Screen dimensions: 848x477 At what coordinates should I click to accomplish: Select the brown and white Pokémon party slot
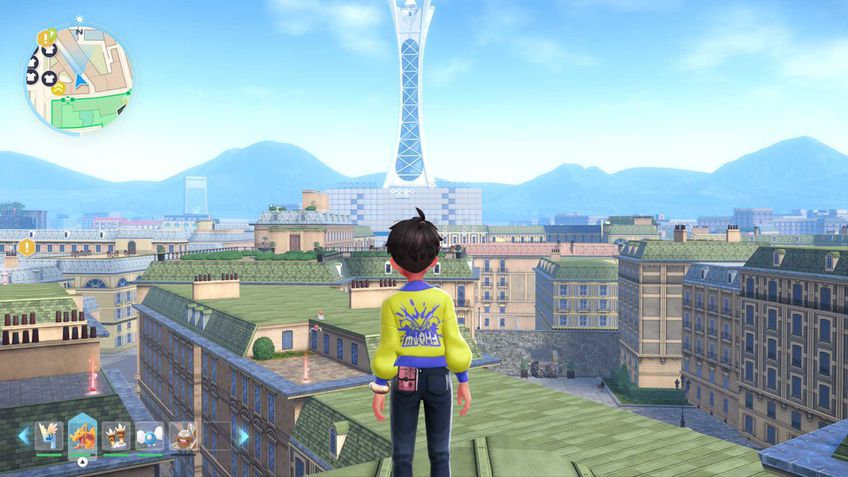(182, 436)
